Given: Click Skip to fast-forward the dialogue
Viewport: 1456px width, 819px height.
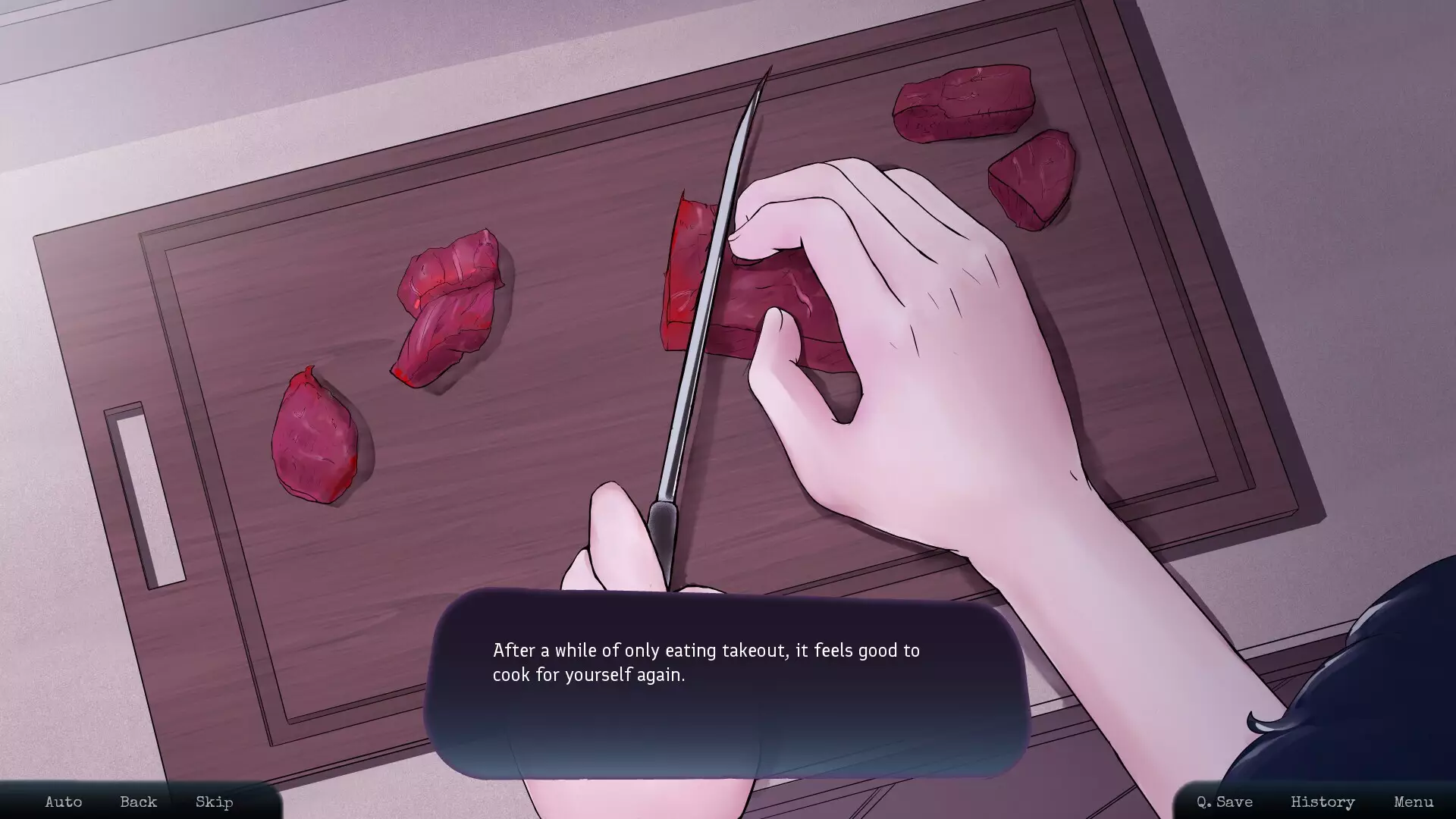Looking at the screenshot, I should tap(213, 802).
